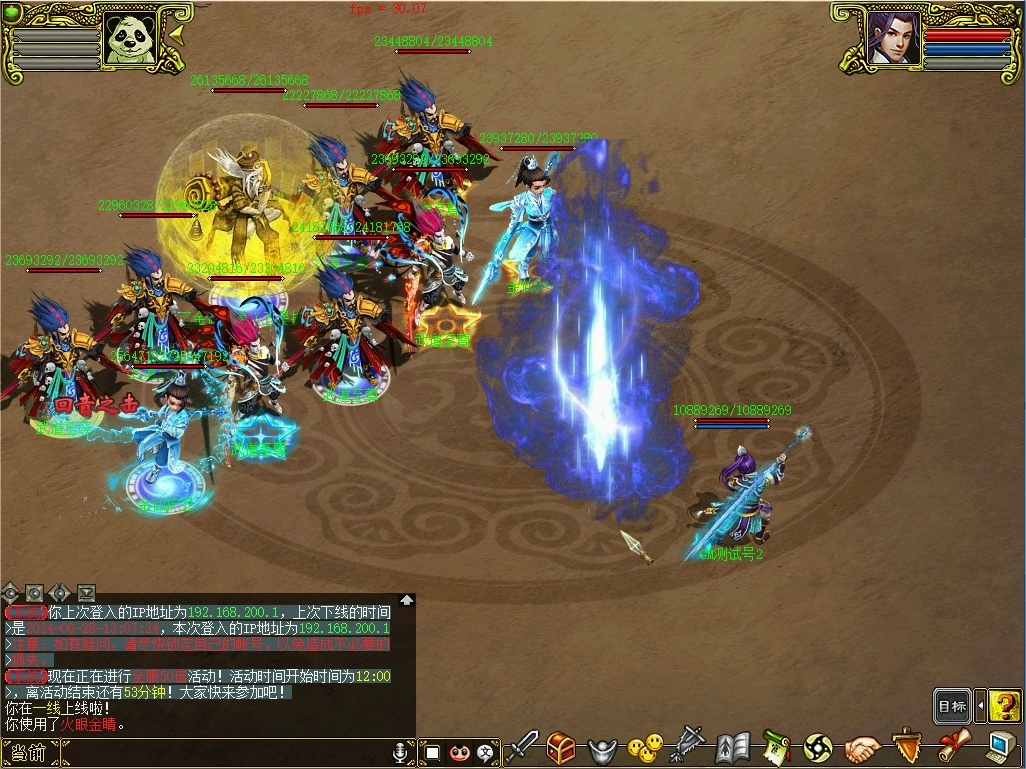Open the yellow smiley faces friends icon
This screenshot has height=769, width=1026.
tap(645, 747)
